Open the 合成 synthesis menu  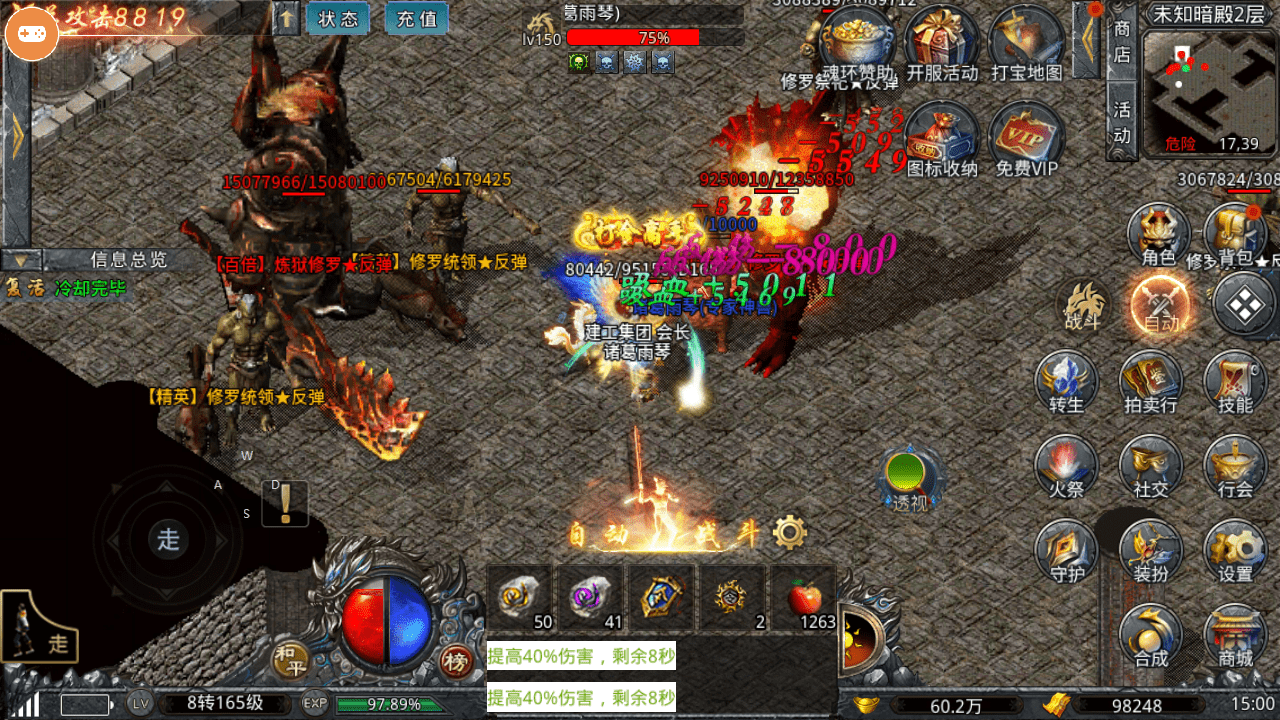[x=1150, y=637]
